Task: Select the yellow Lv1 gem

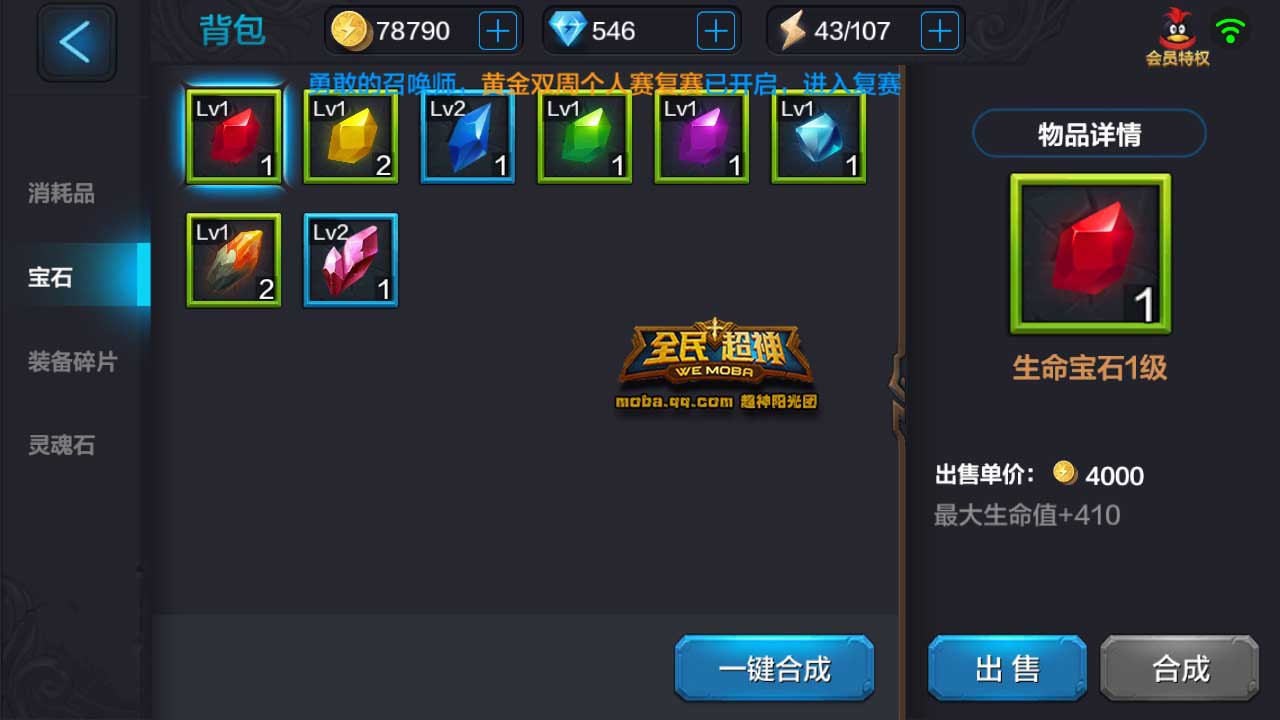Action: click(349, 140)
